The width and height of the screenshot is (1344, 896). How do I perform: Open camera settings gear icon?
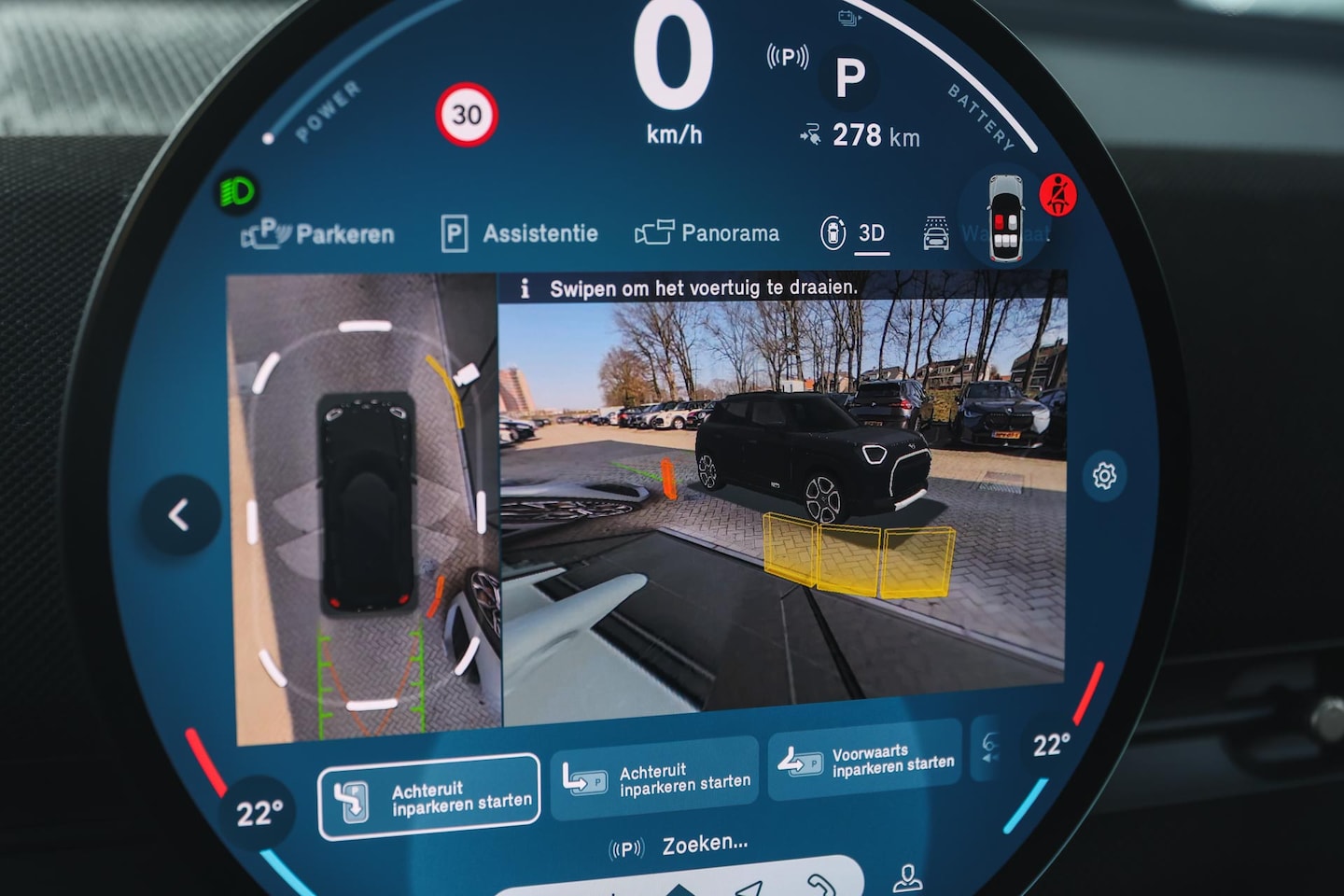coord(1104,476)
